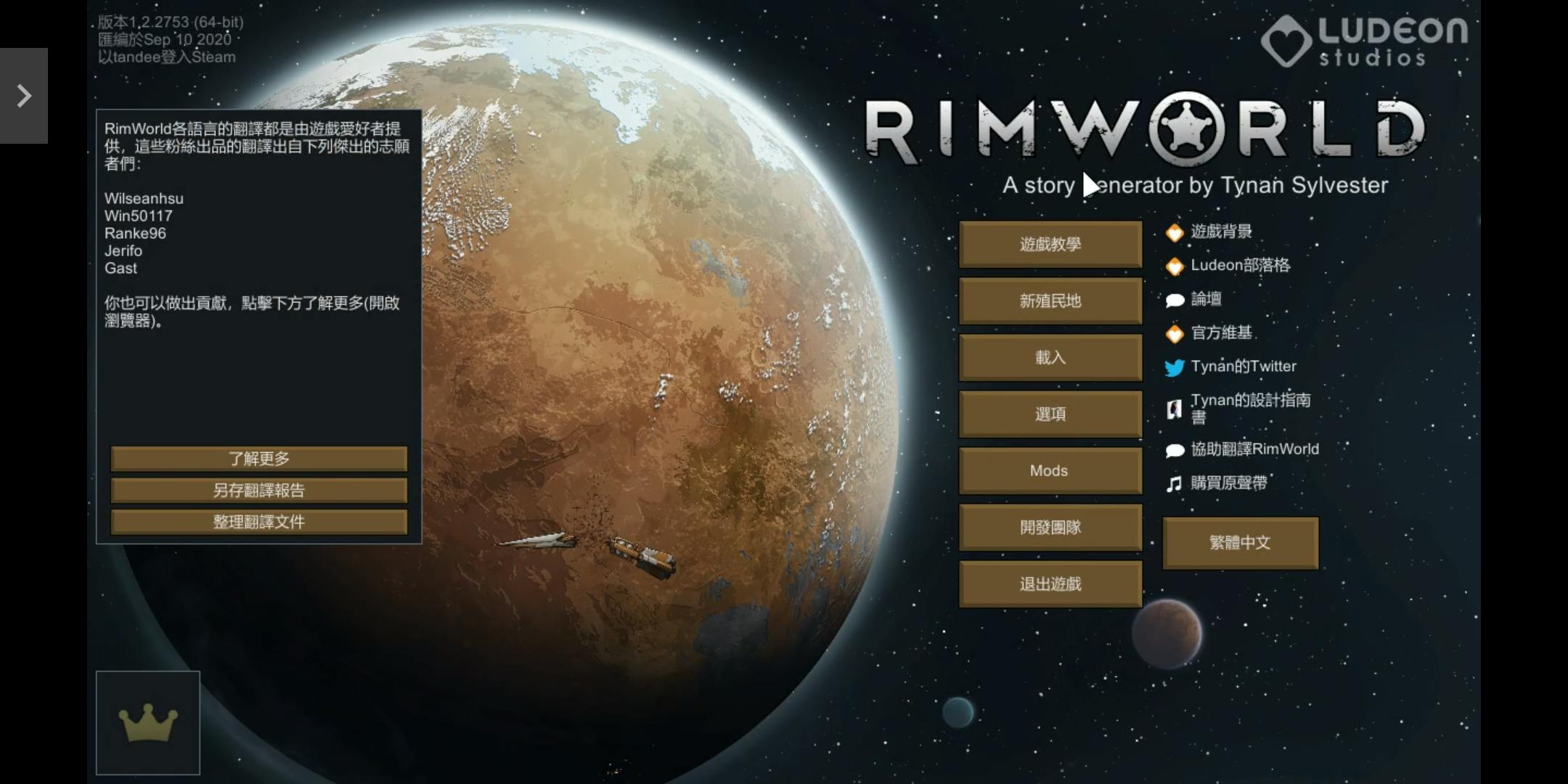Viewport: 1568px width, 784px height.
Task: Choose 載入 to load a save
Action: pos(1050,358)
